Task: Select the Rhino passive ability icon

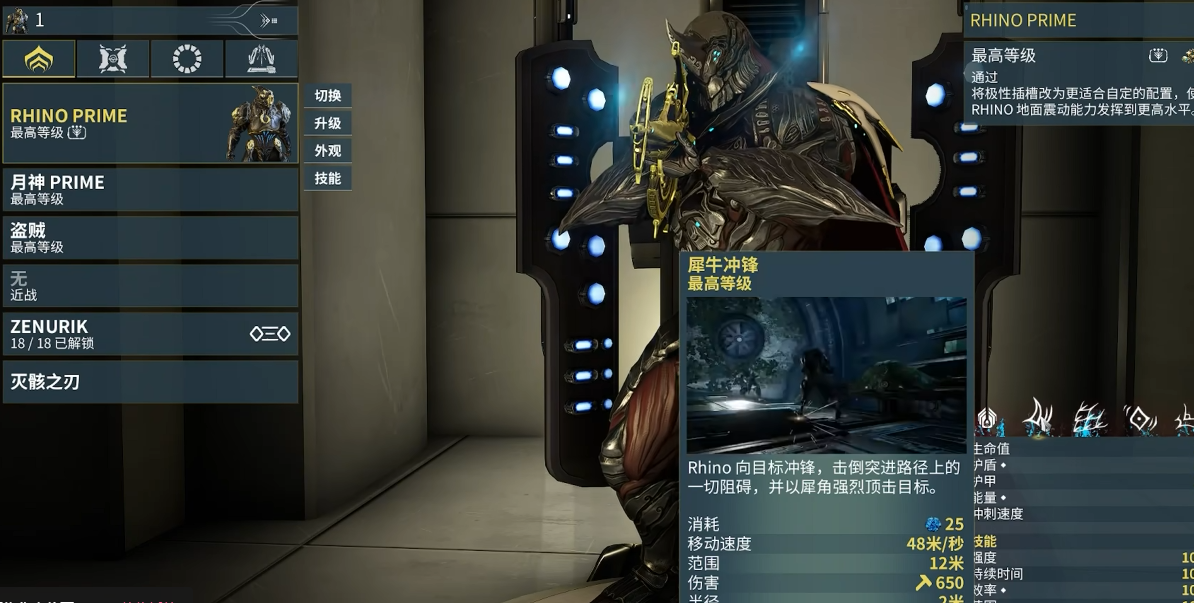Action: pyautogui.click(x=988, y=420)
